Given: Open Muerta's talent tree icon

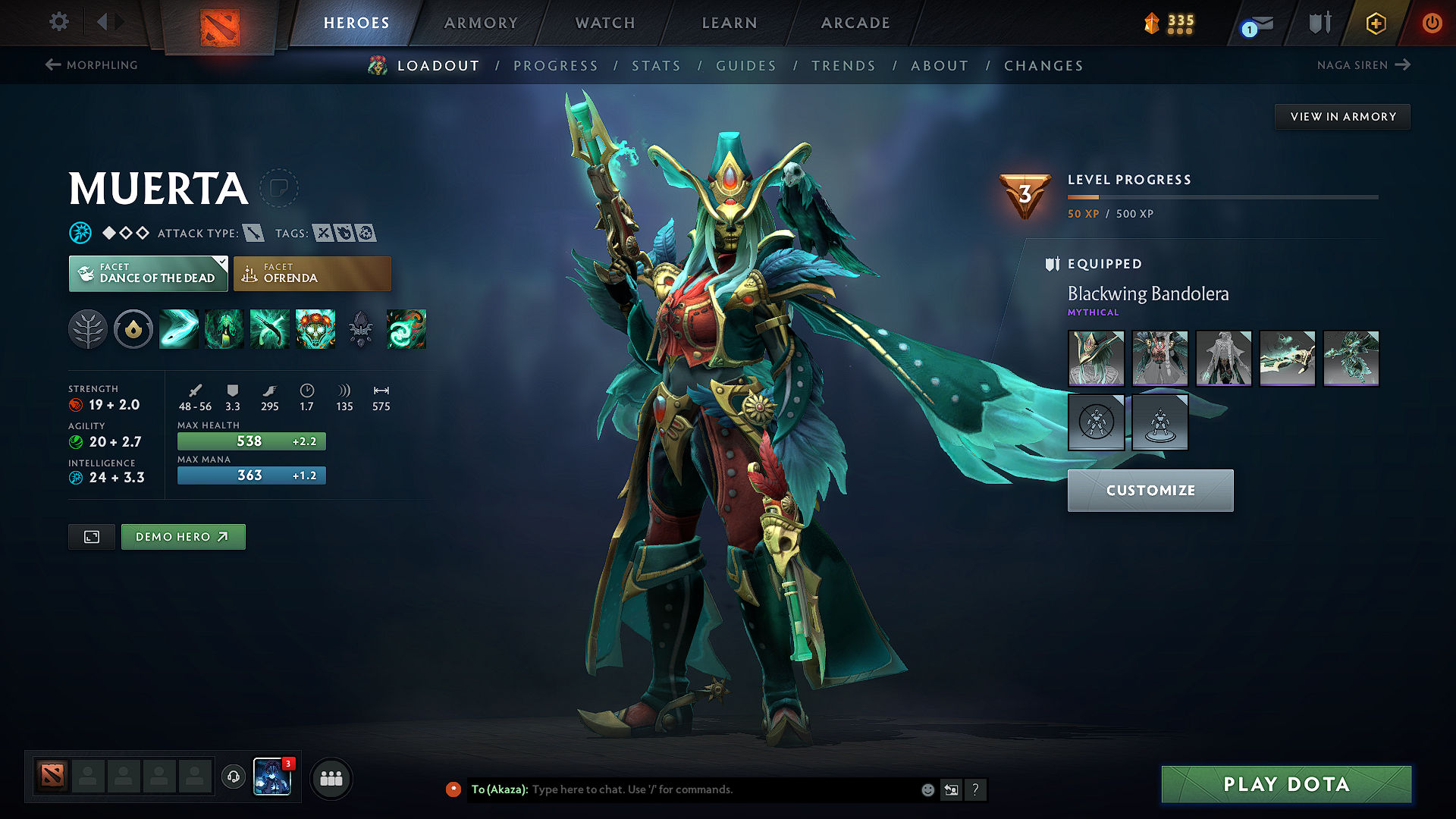Looking at the screenshot, I should point(88,329).
